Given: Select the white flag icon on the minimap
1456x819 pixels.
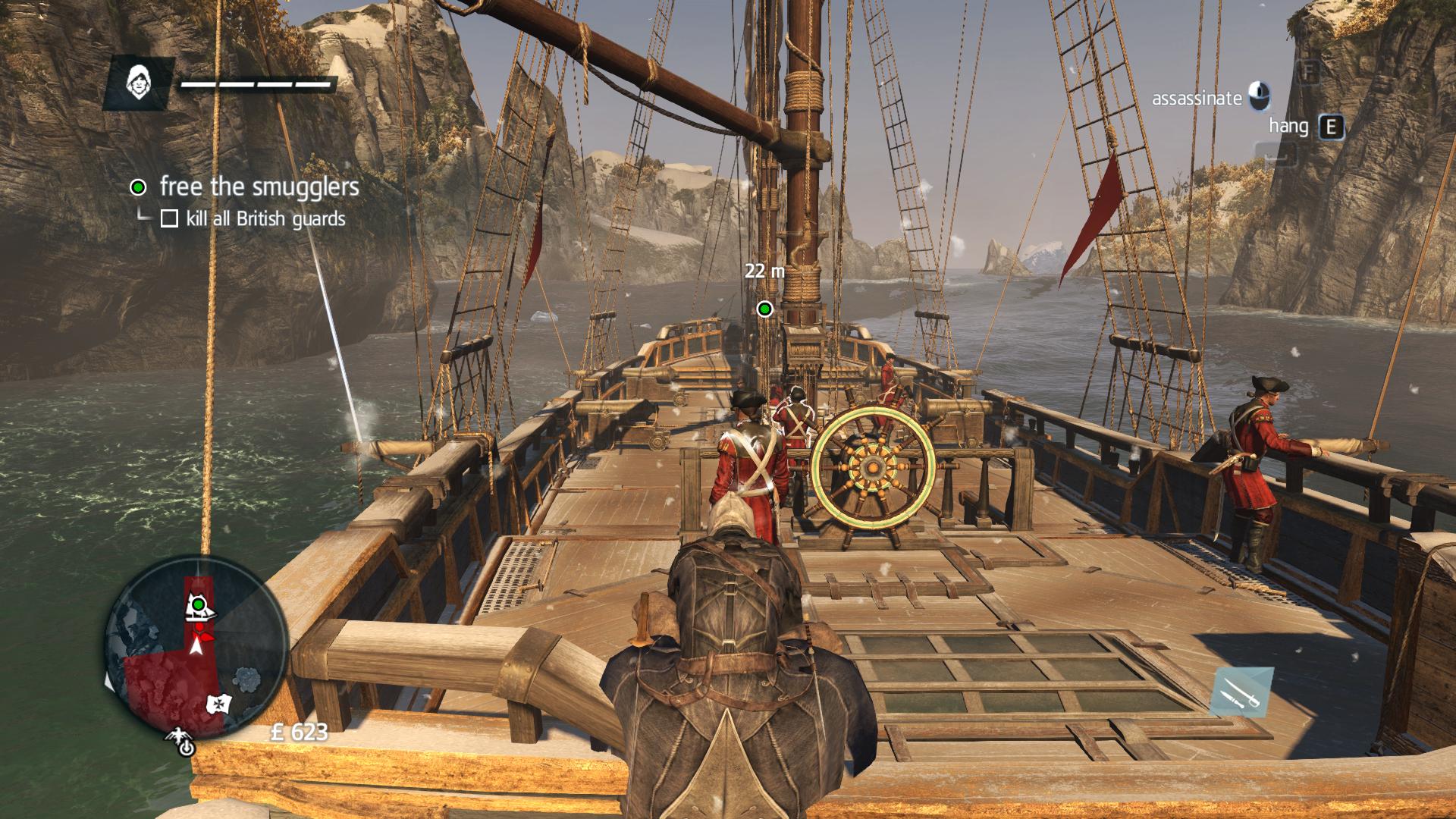Looking at the screenshot, I should [x=218, y=704].
